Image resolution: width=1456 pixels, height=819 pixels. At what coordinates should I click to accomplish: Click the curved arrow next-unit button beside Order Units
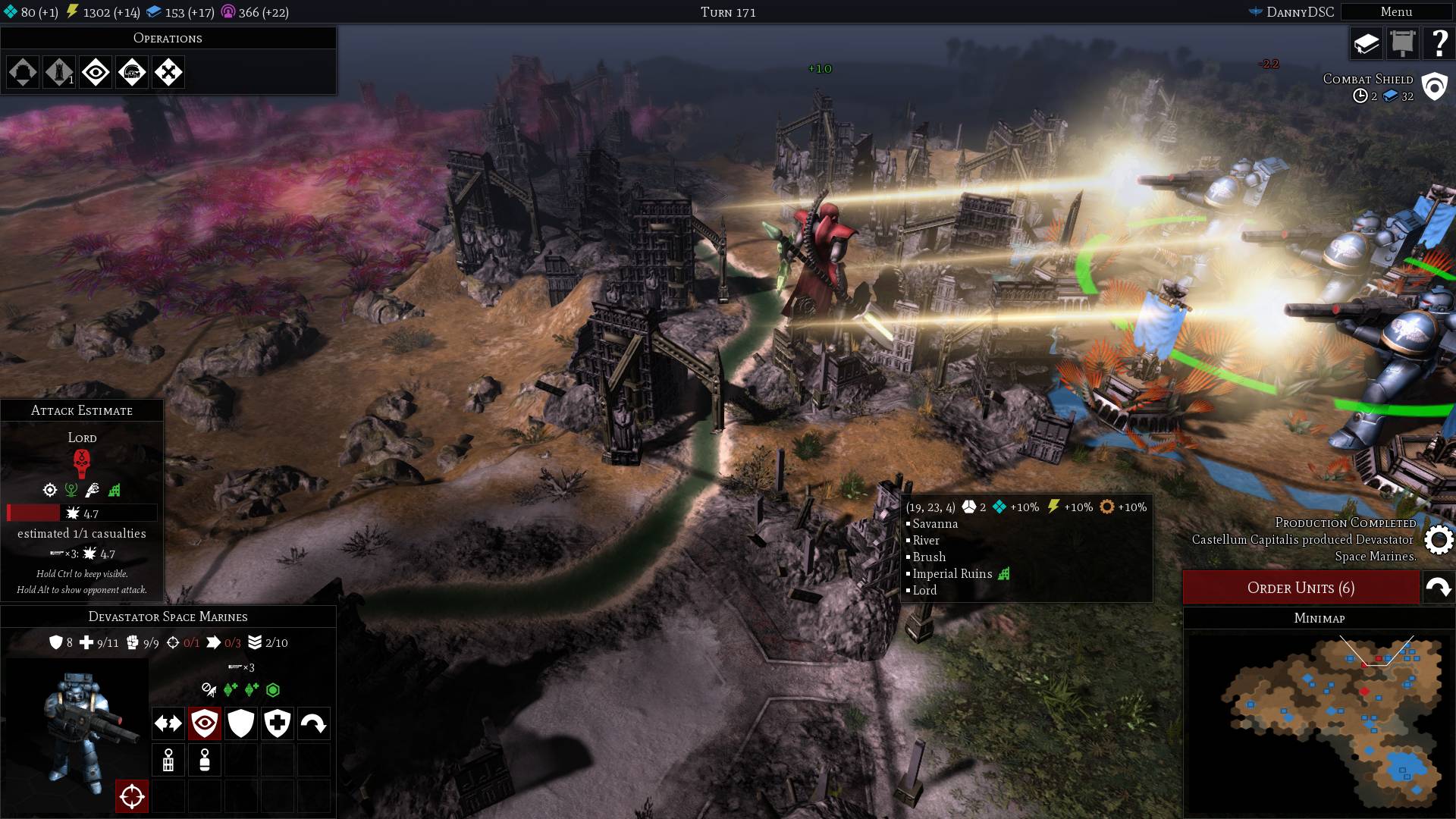1439,588
